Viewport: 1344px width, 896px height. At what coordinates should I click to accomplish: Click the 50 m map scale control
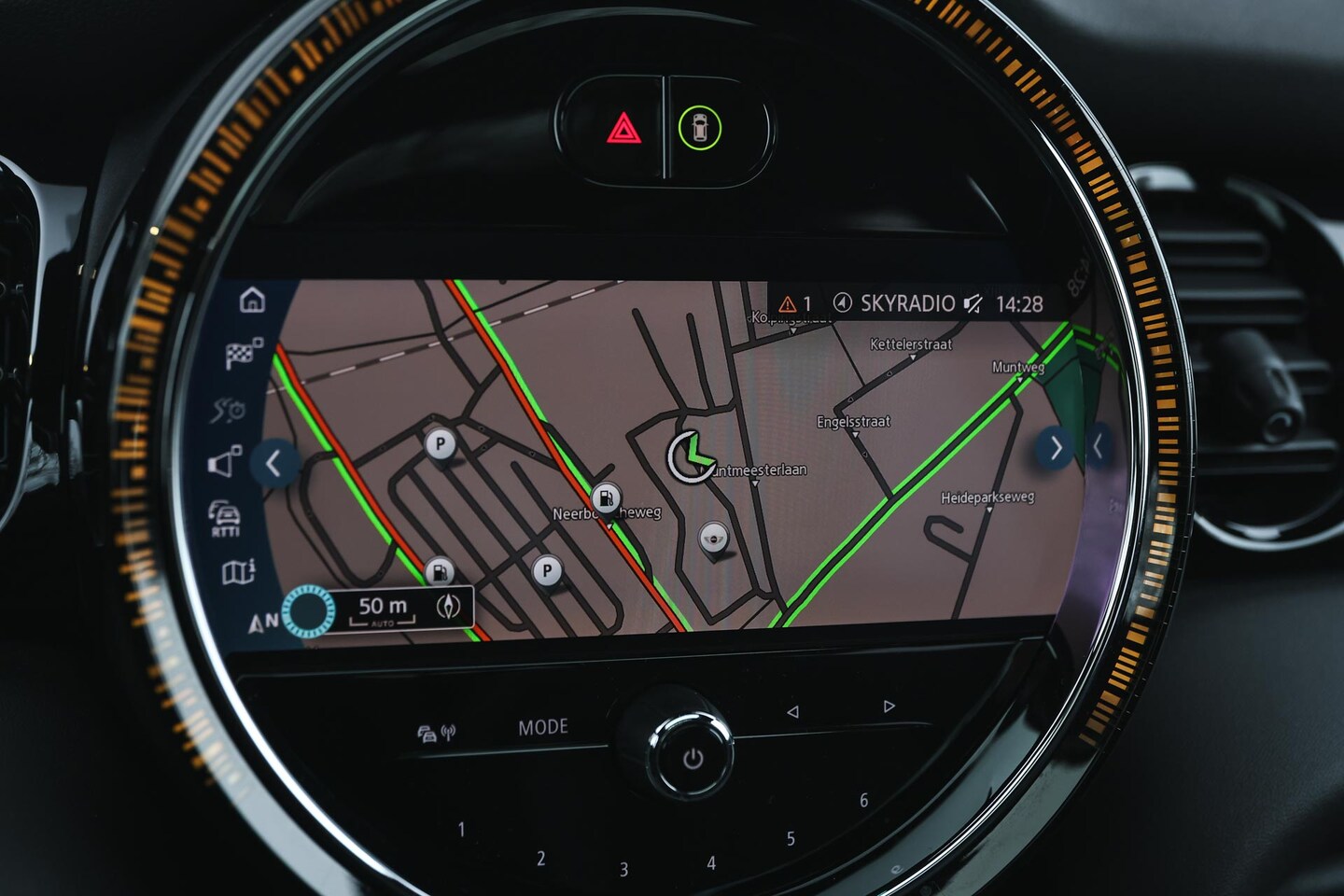384,609
